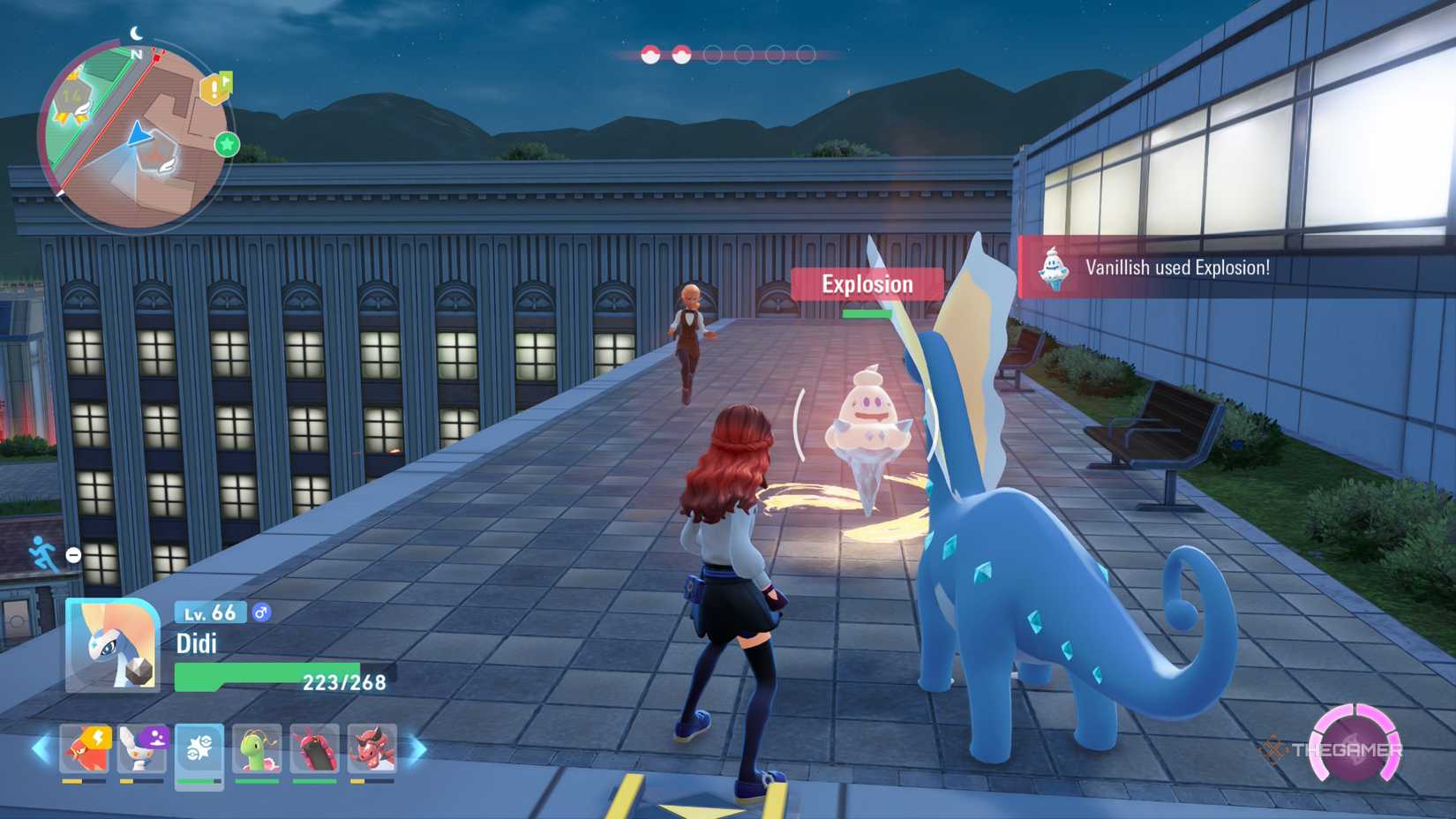Select the yellow exclamation quest marker on minimap
This screenshot has width=1456, height=819.
pyautogui.click(x=214, y=88)
